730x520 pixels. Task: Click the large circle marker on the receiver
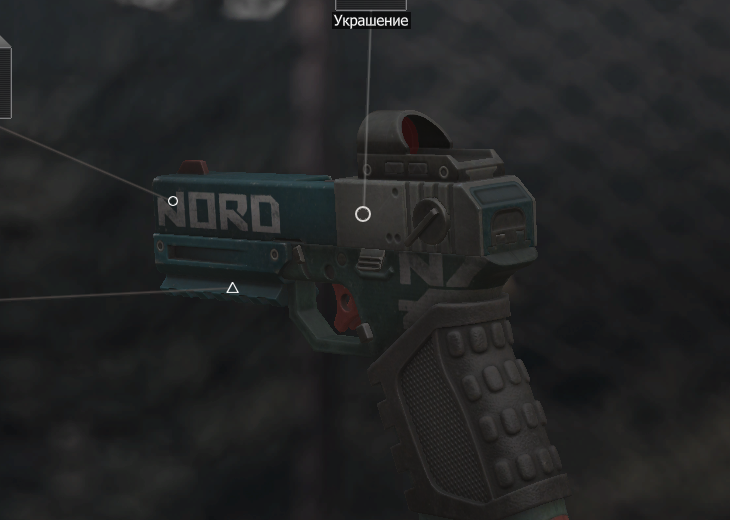click(x=363, y=214)
